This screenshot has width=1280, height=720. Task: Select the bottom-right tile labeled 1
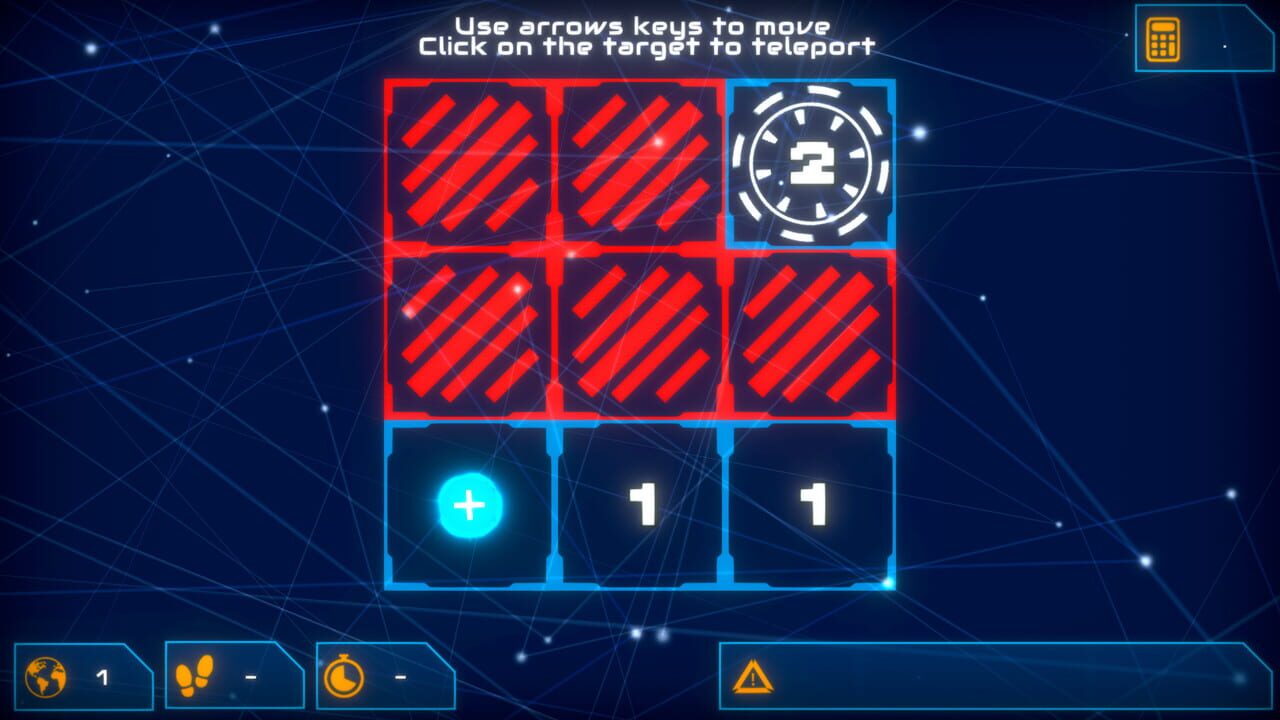(x=812, y=503)
